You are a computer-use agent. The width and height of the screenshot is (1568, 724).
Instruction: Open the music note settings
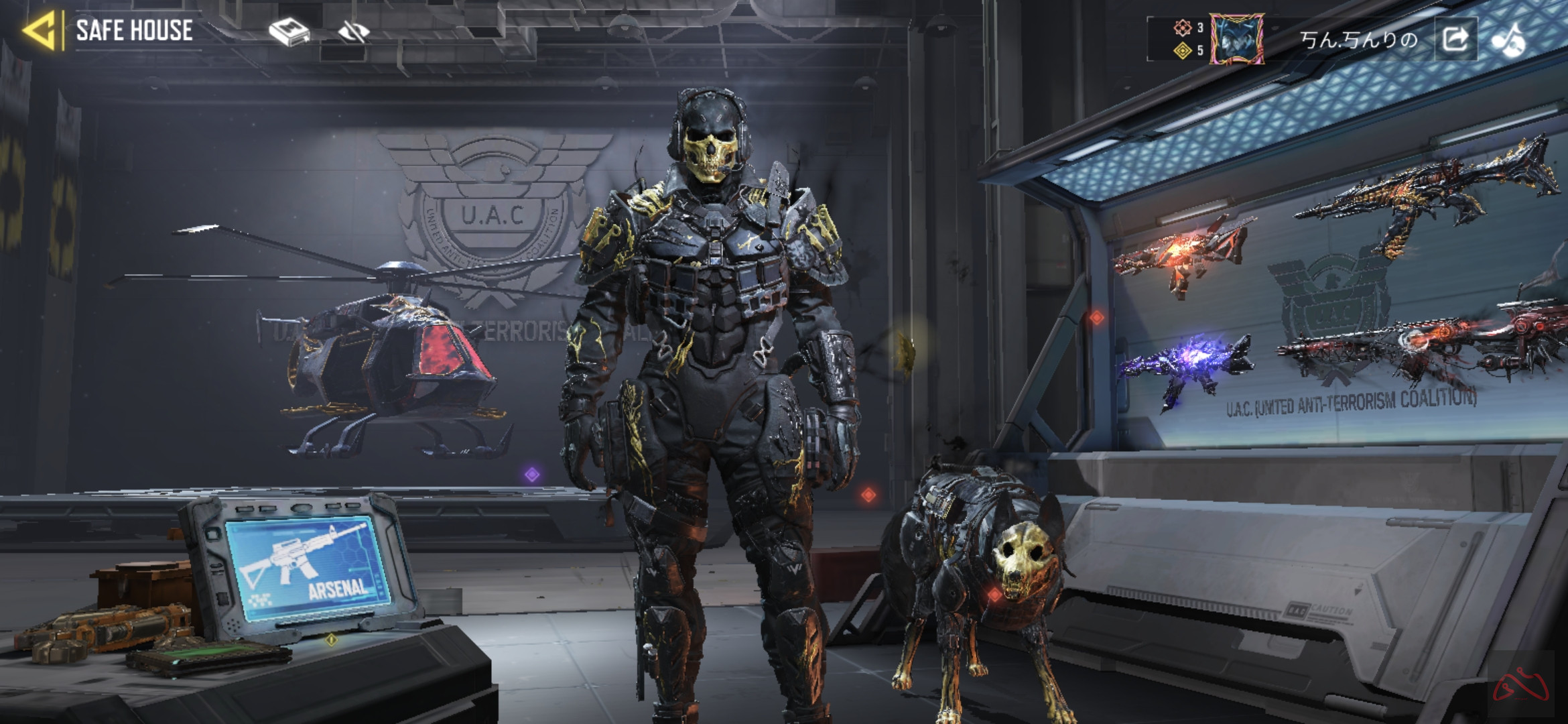[1508, 40]
